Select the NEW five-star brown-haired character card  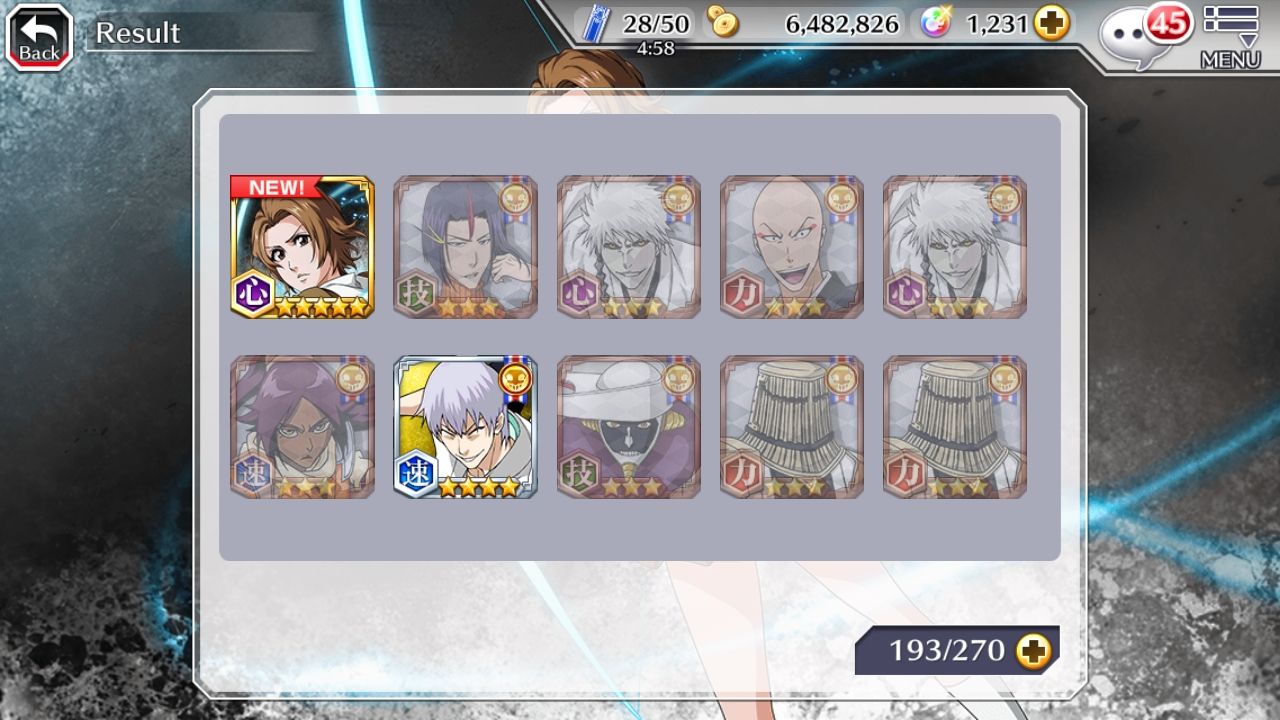click(x=302, y=247)
